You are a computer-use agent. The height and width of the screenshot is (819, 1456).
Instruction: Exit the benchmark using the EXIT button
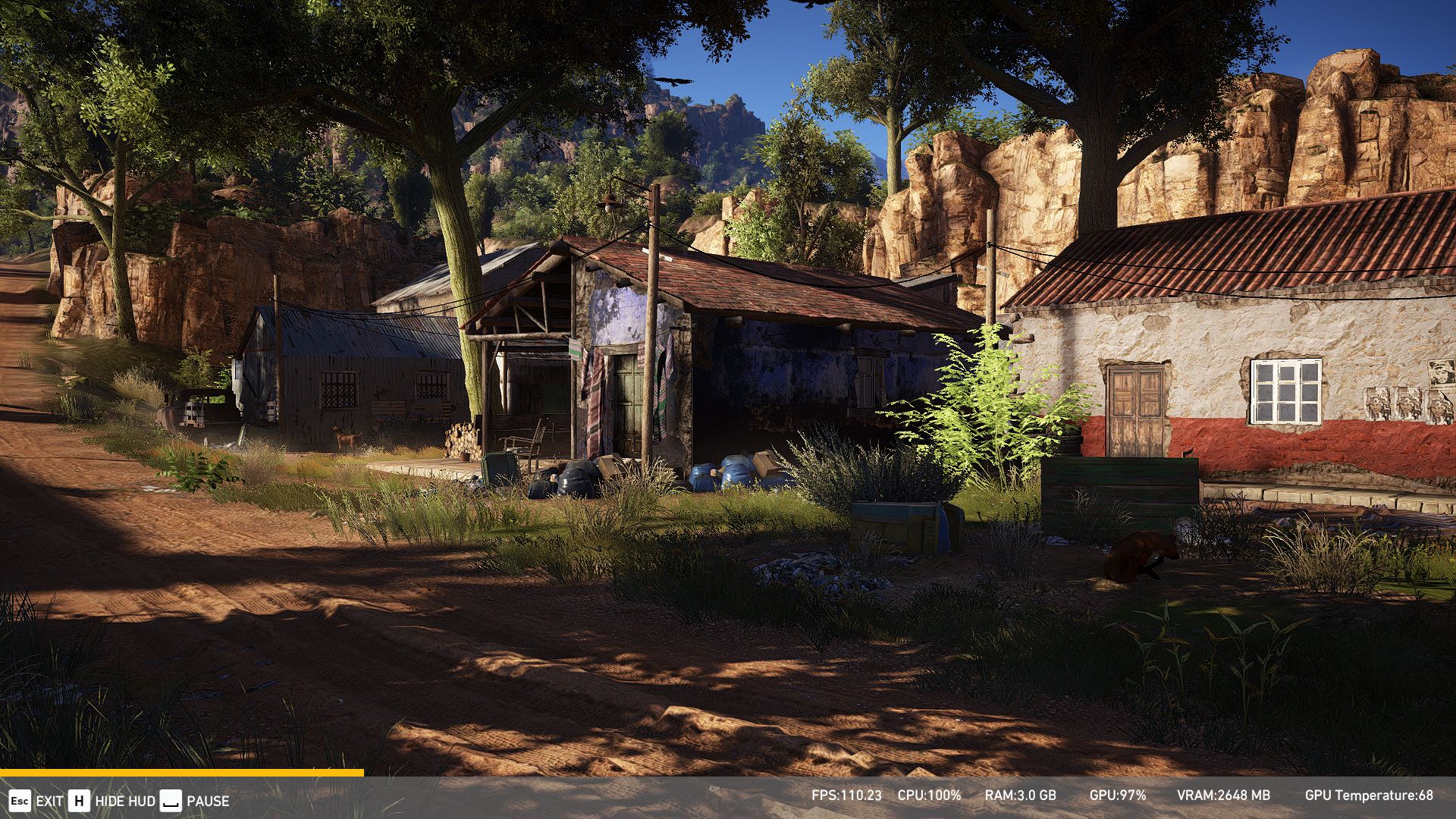click(36, 801)
